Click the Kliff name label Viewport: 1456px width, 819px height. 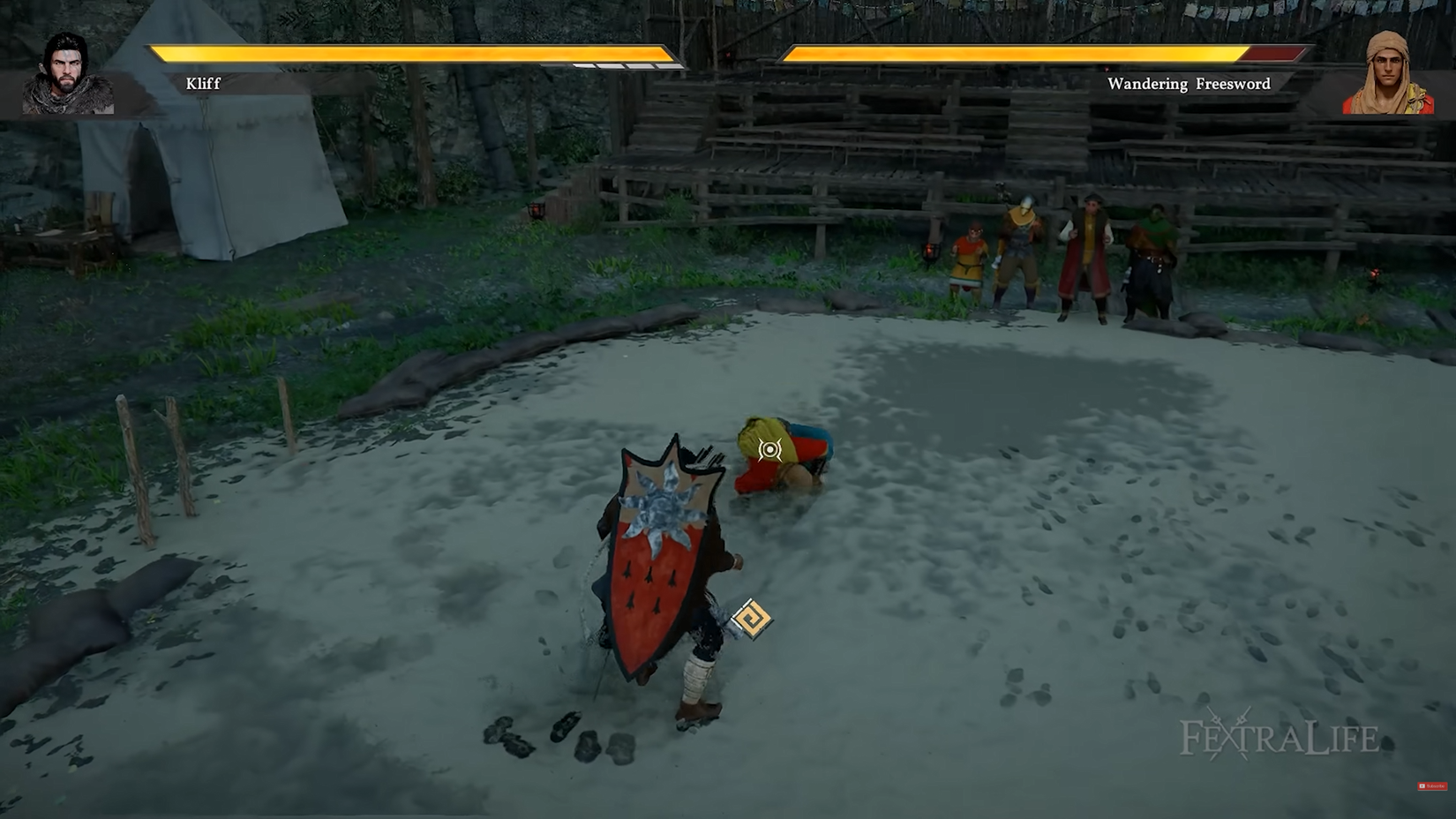(201, 85)
